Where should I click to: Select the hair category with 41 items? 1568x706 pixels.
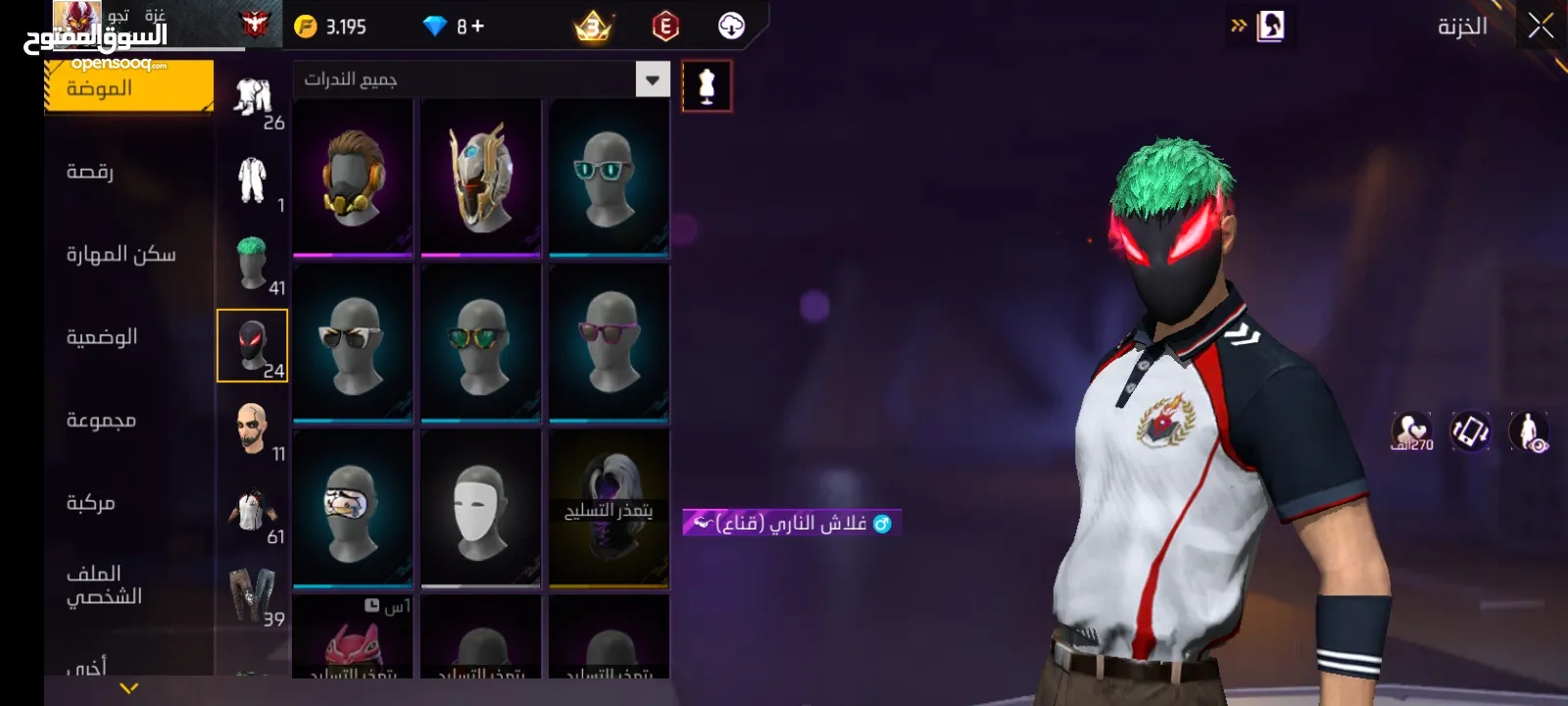click(252, 260)
